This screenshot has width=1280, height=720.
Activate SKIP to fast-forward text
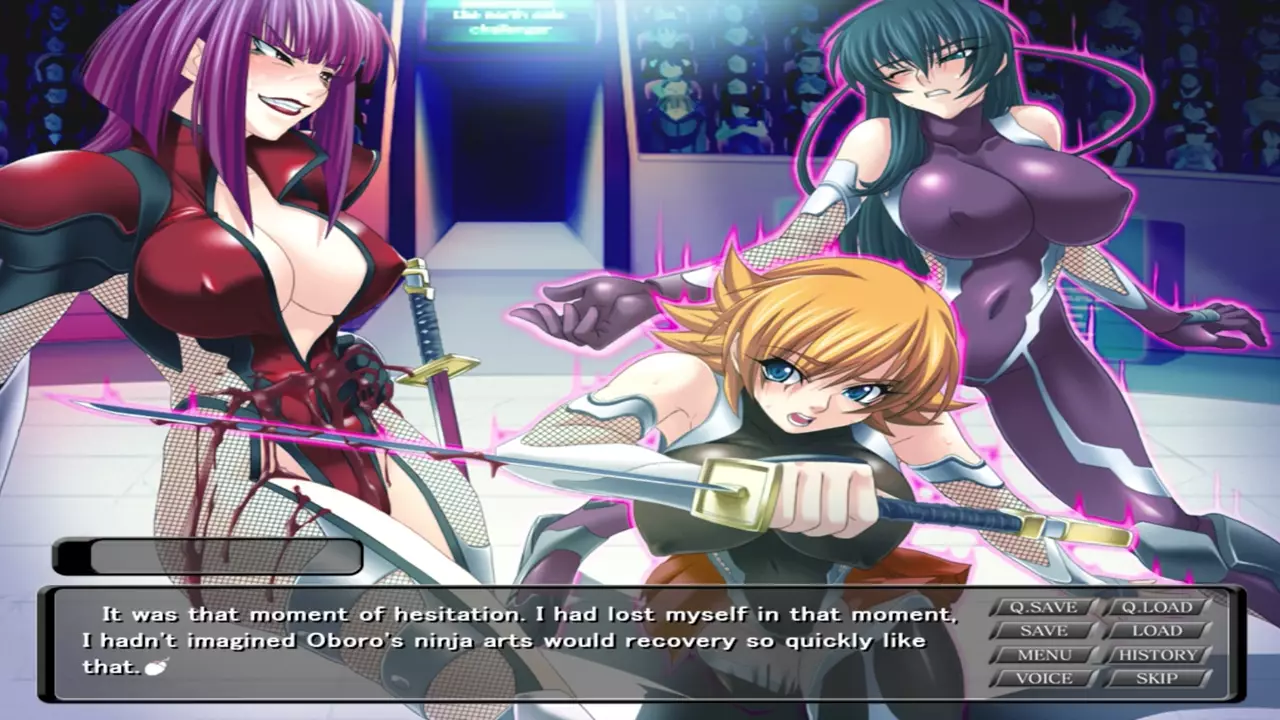click(x=1157, y=678)
